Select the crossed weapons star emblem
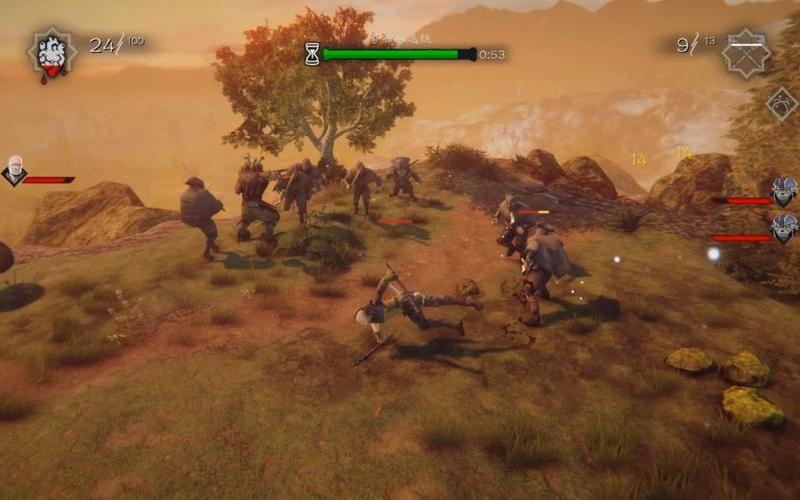Screen dimensions: 800x500 746,52
